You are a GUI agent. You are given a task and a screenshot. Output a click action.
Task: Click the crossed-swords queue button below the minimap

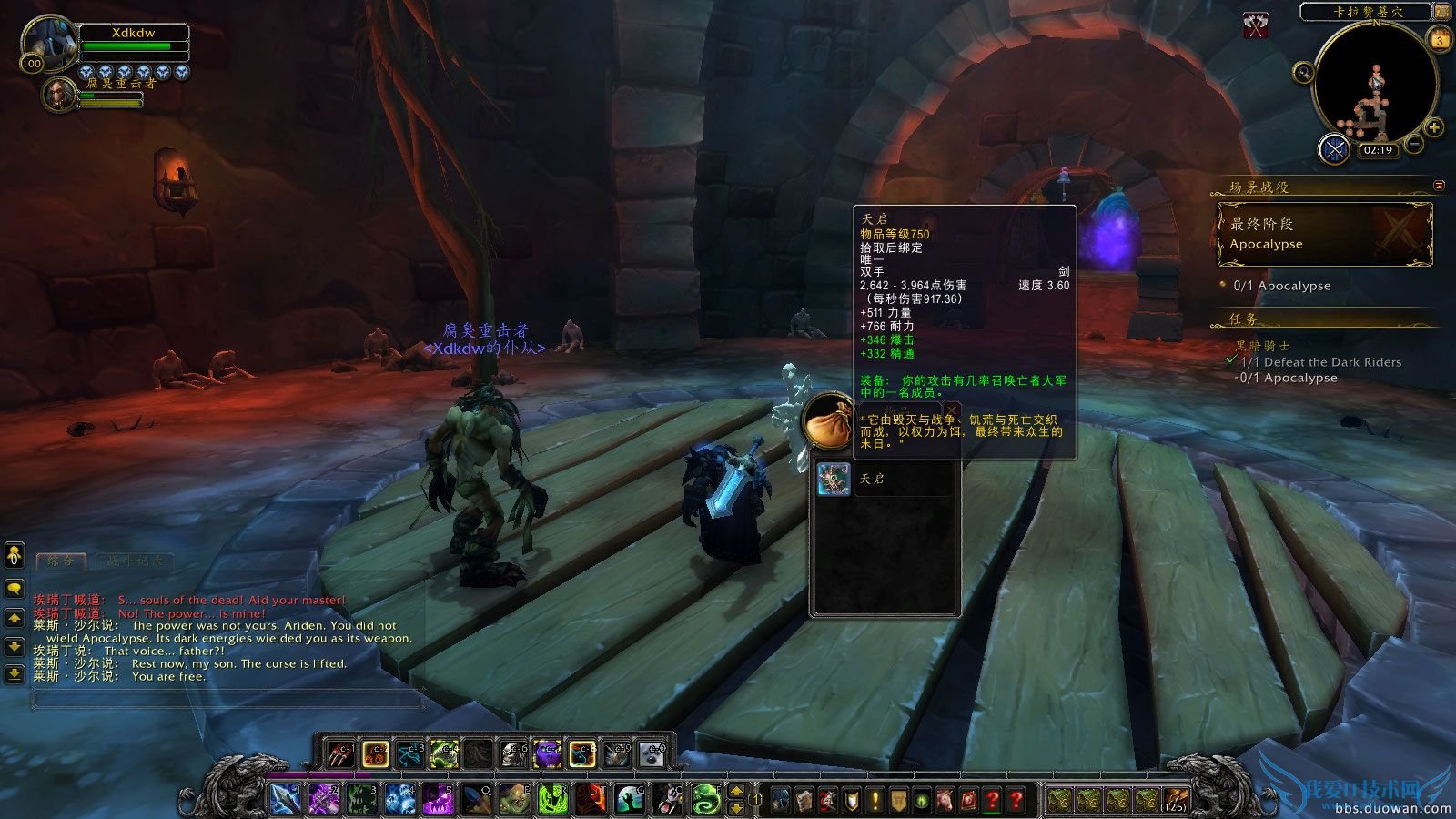click(1333, 148)
